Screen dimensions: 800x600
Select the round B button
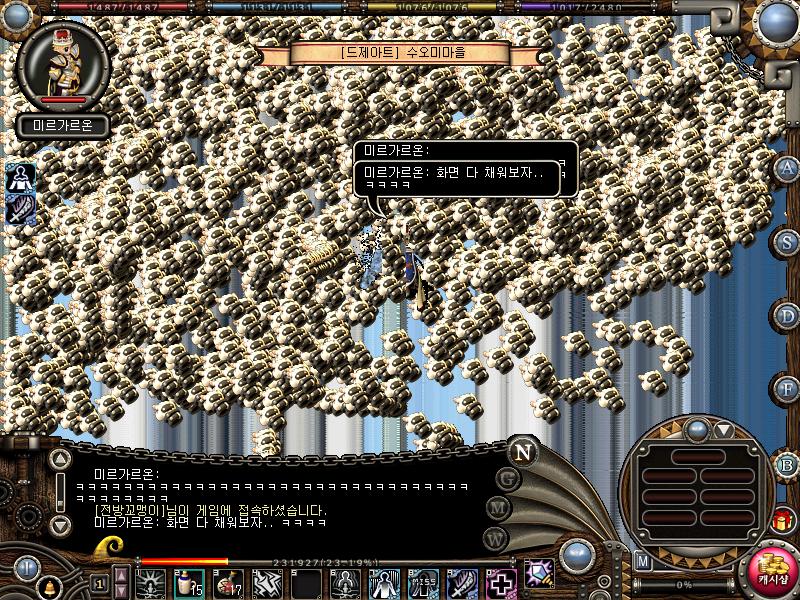(788, 464)
